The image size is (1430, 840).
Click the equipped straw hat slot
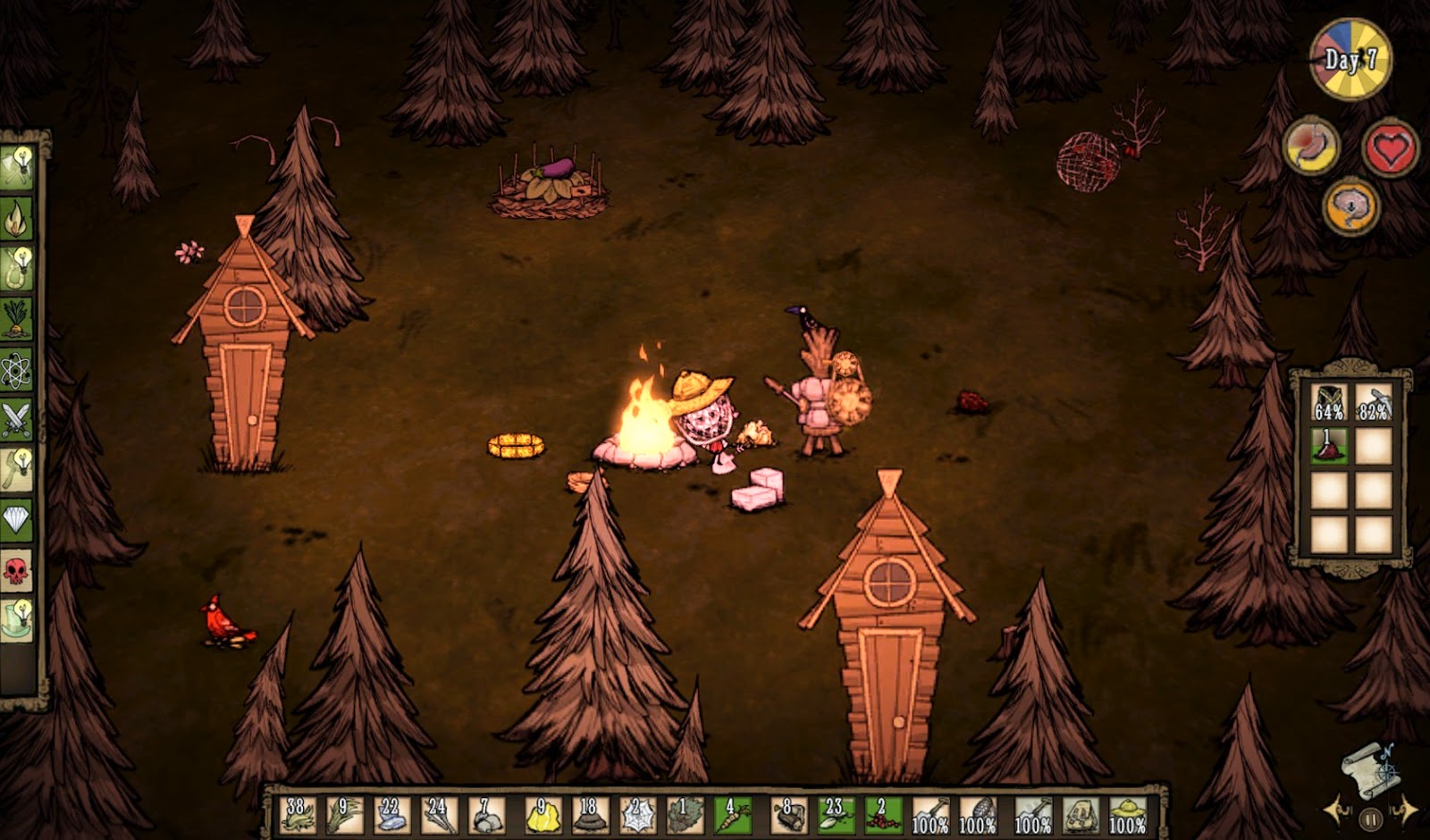click(1128, 814)
